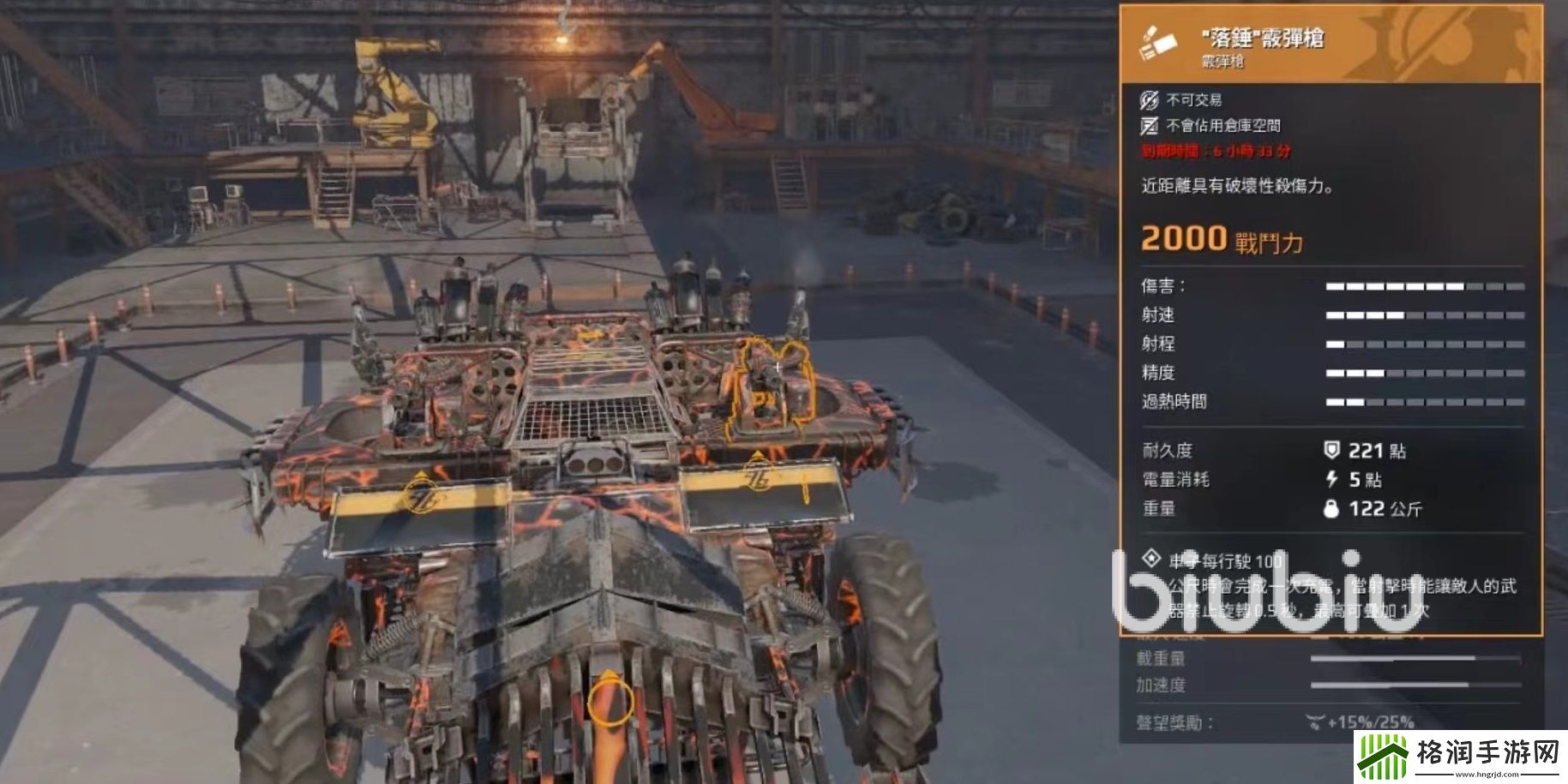Select the orange-outlined shotgun on the vehicle
The height and width of the screenshot is (784, 1568).
pos(767,390)
